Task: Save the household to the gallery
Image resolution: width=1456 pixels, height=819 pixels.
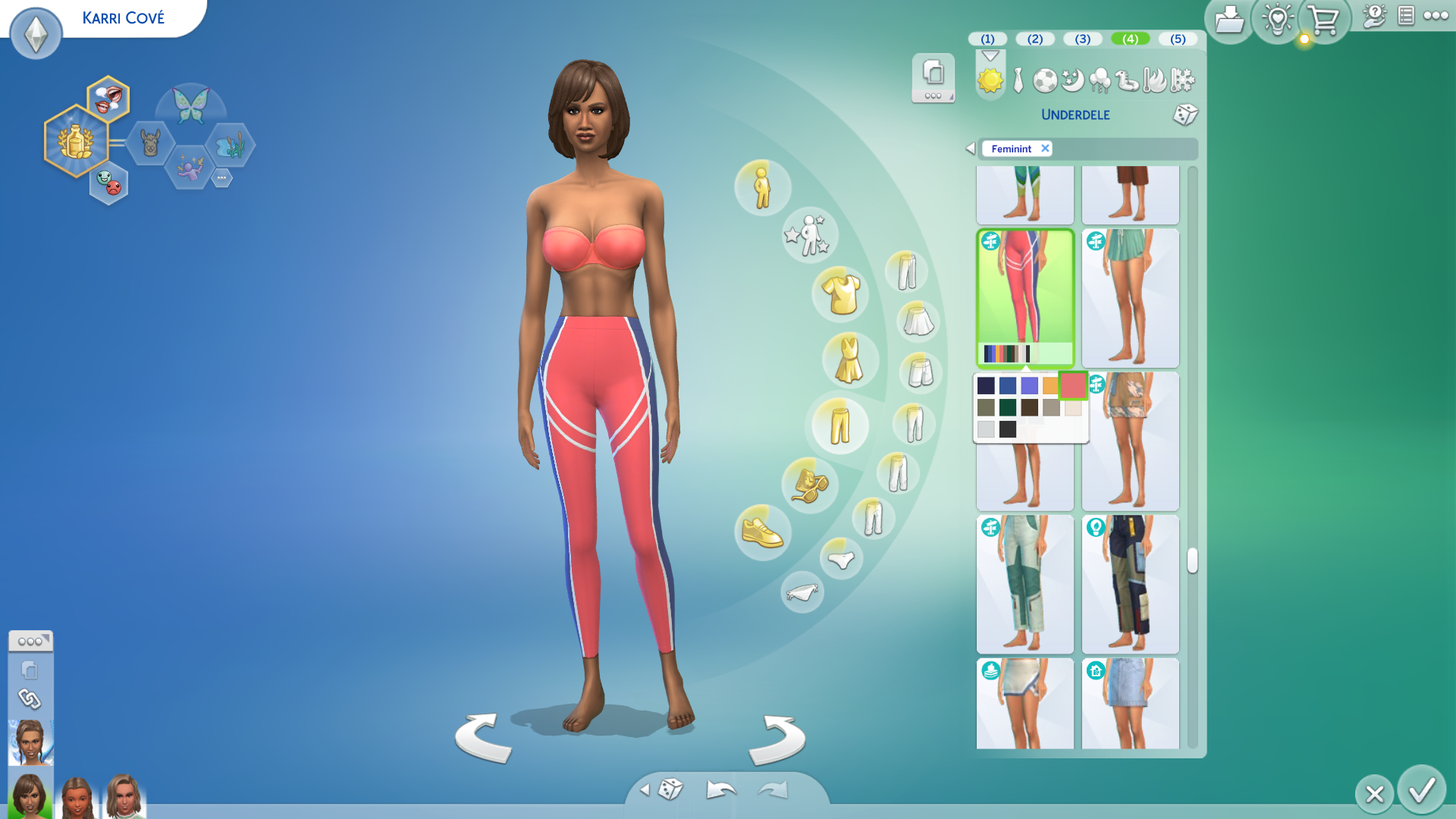Action: 1228,20
